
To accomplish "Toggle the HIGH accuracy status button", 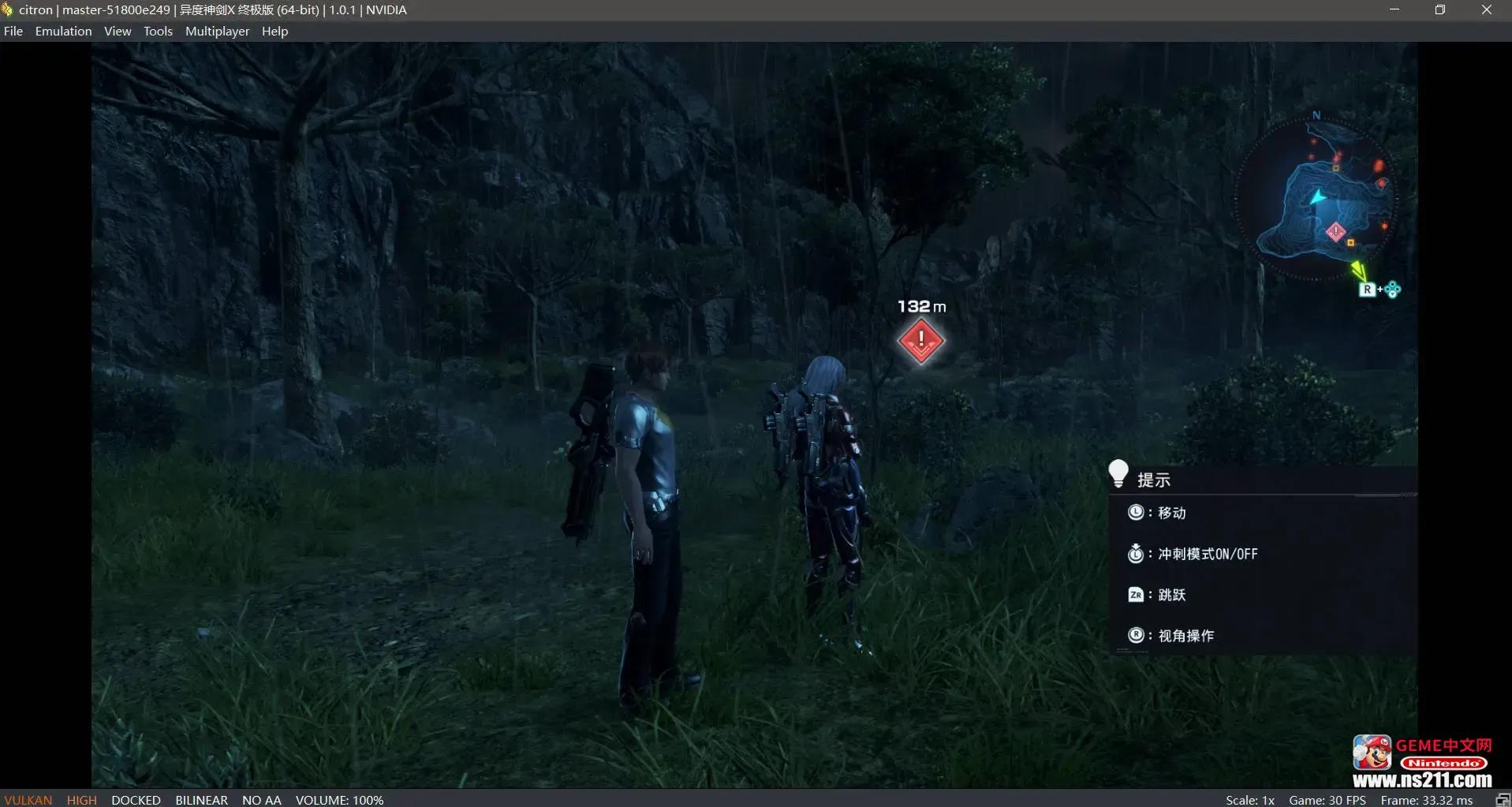I will pos(82,800).
